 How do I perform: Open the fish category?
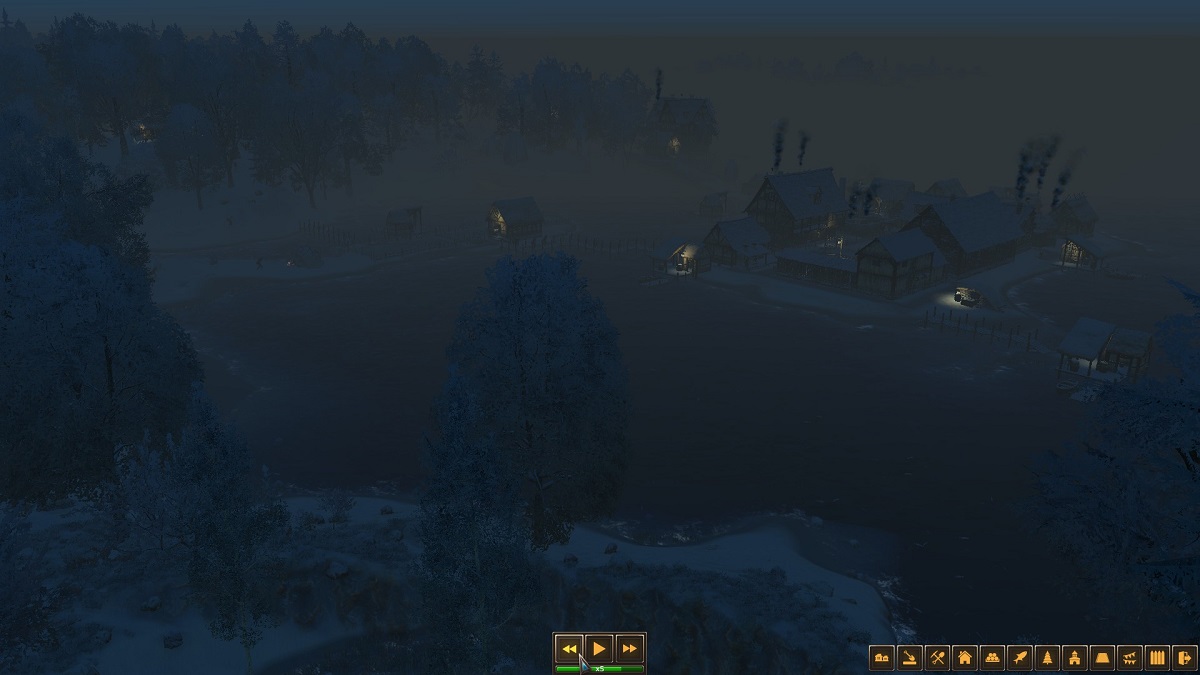(x=1020, y=657)
